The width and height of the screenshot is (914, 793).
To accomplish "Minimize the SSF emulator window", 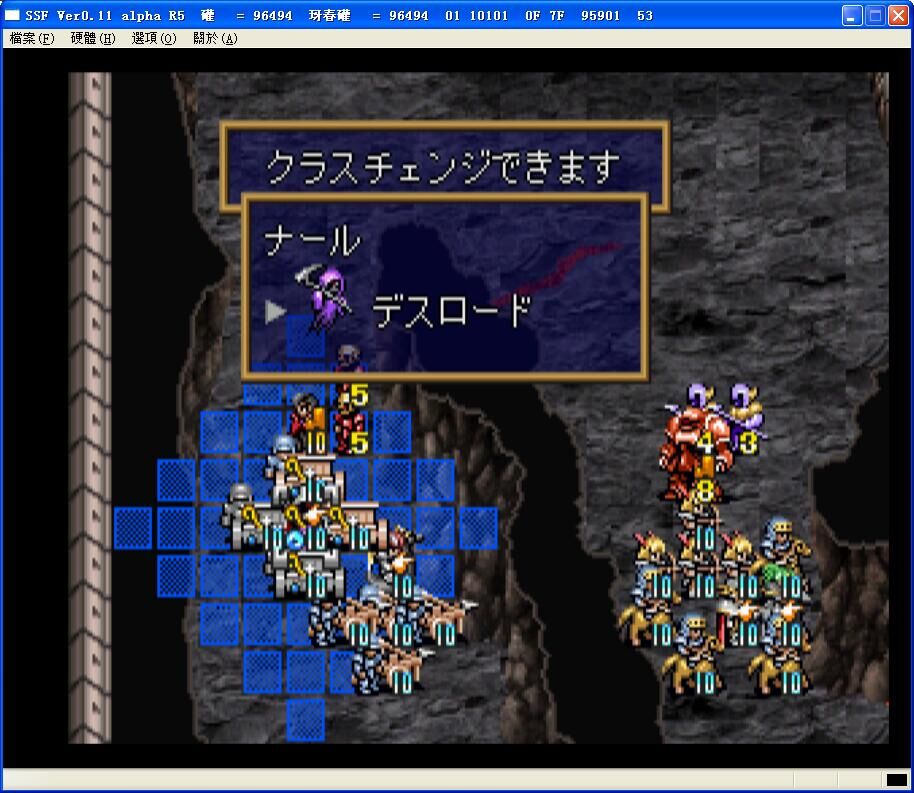I will coord(851,15).
